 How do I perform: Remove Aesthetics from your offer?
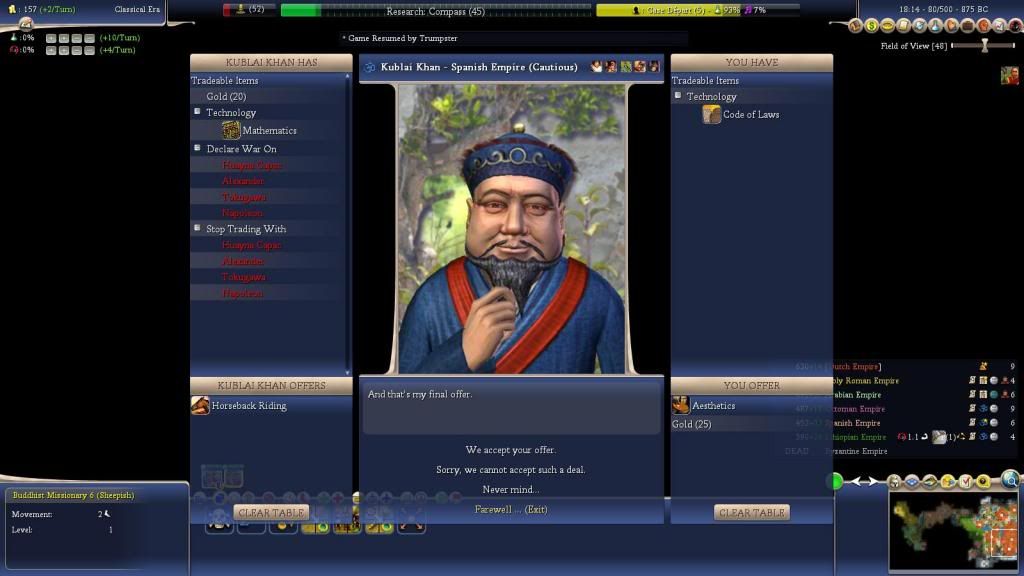tap(713, 406)
